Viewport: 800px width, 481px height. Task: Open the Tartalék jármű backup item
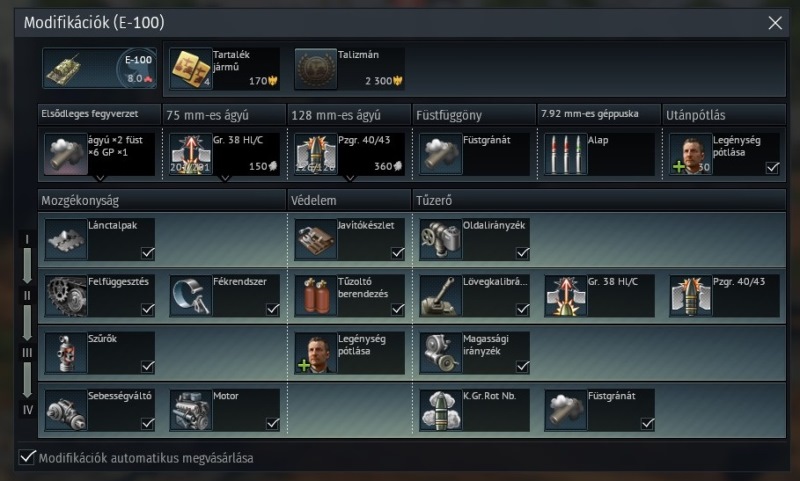click(x=223, y=69)
